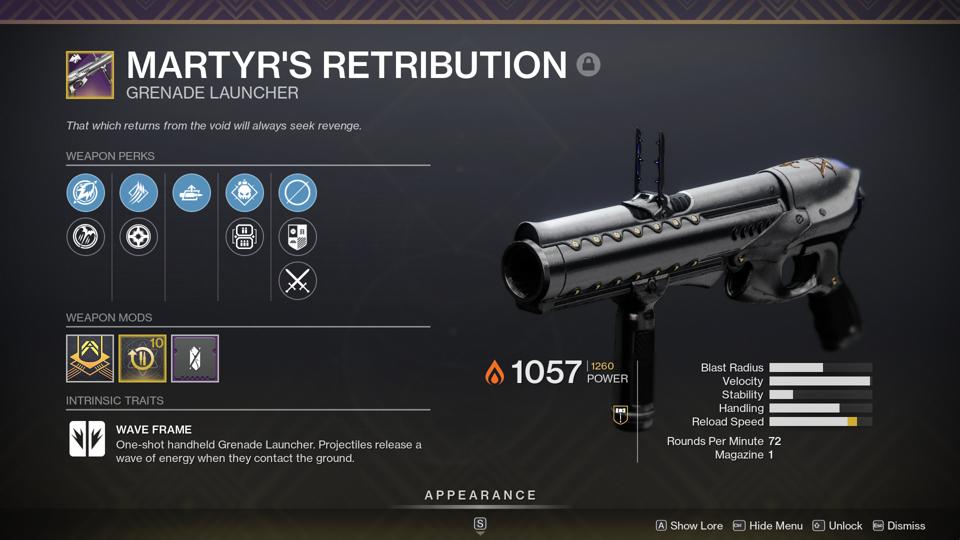Choose the shield emblem kill tracker
Screen dimensions: 960x540
298,237
